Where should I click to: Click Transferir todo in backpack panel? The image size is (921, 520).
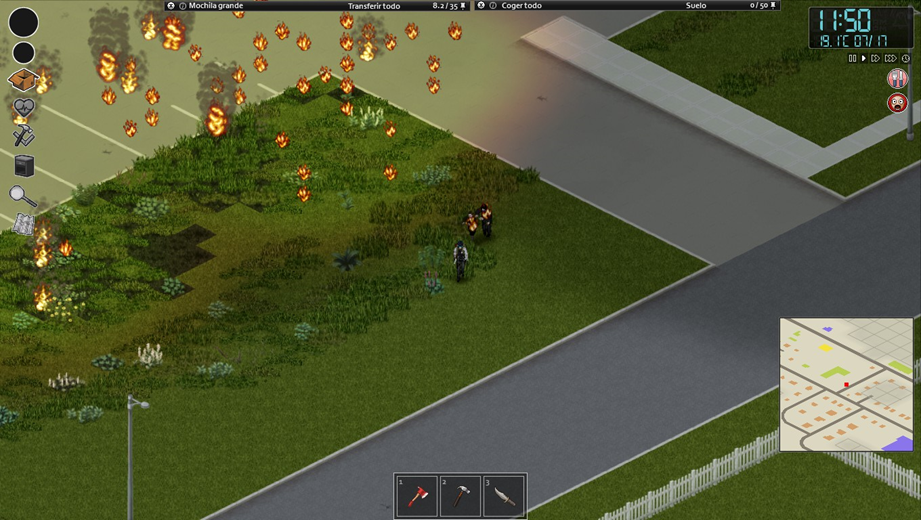373,6
